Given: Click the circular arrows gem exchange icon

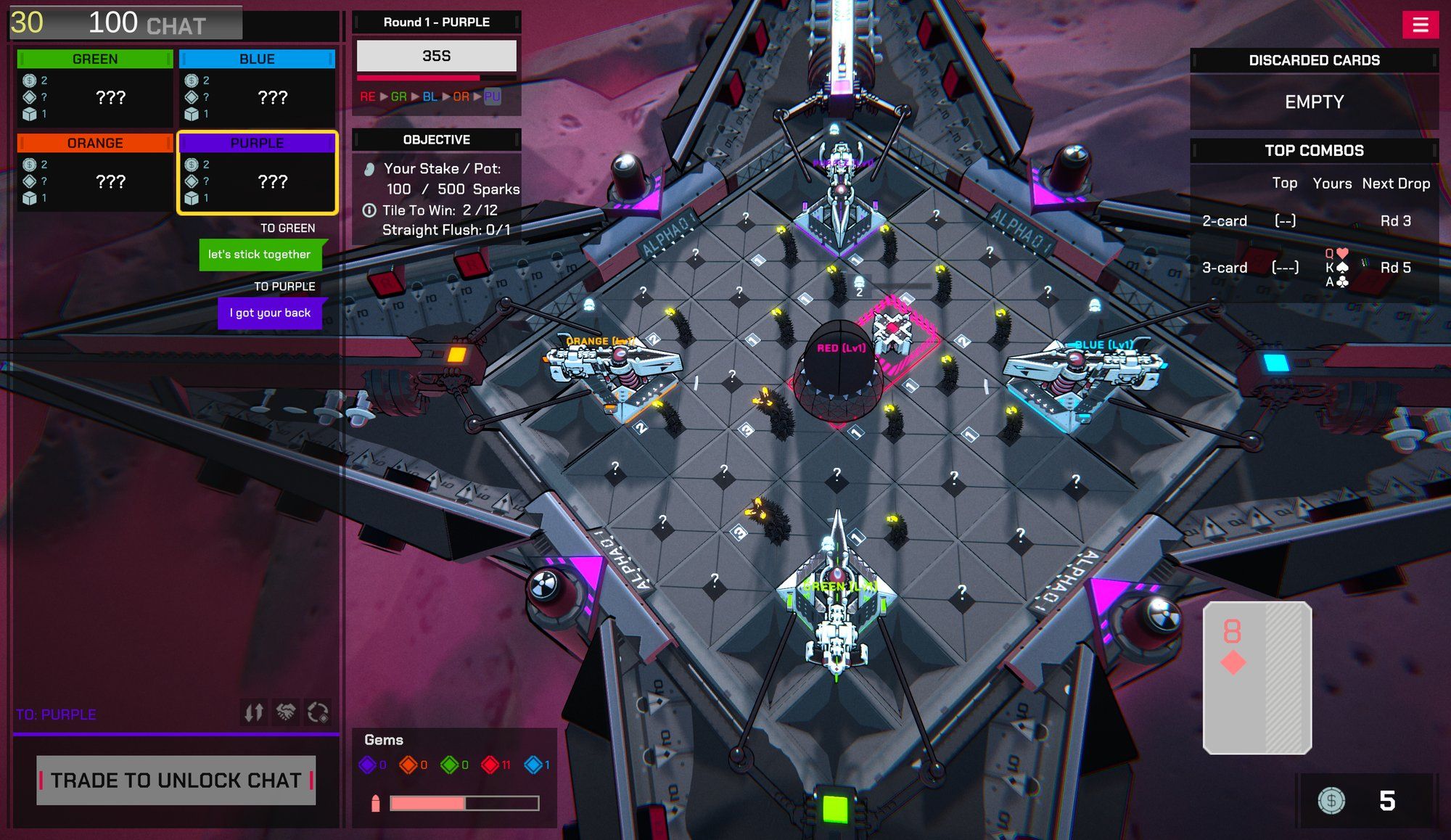Looking at the screenshot, I should pos(318,713).
